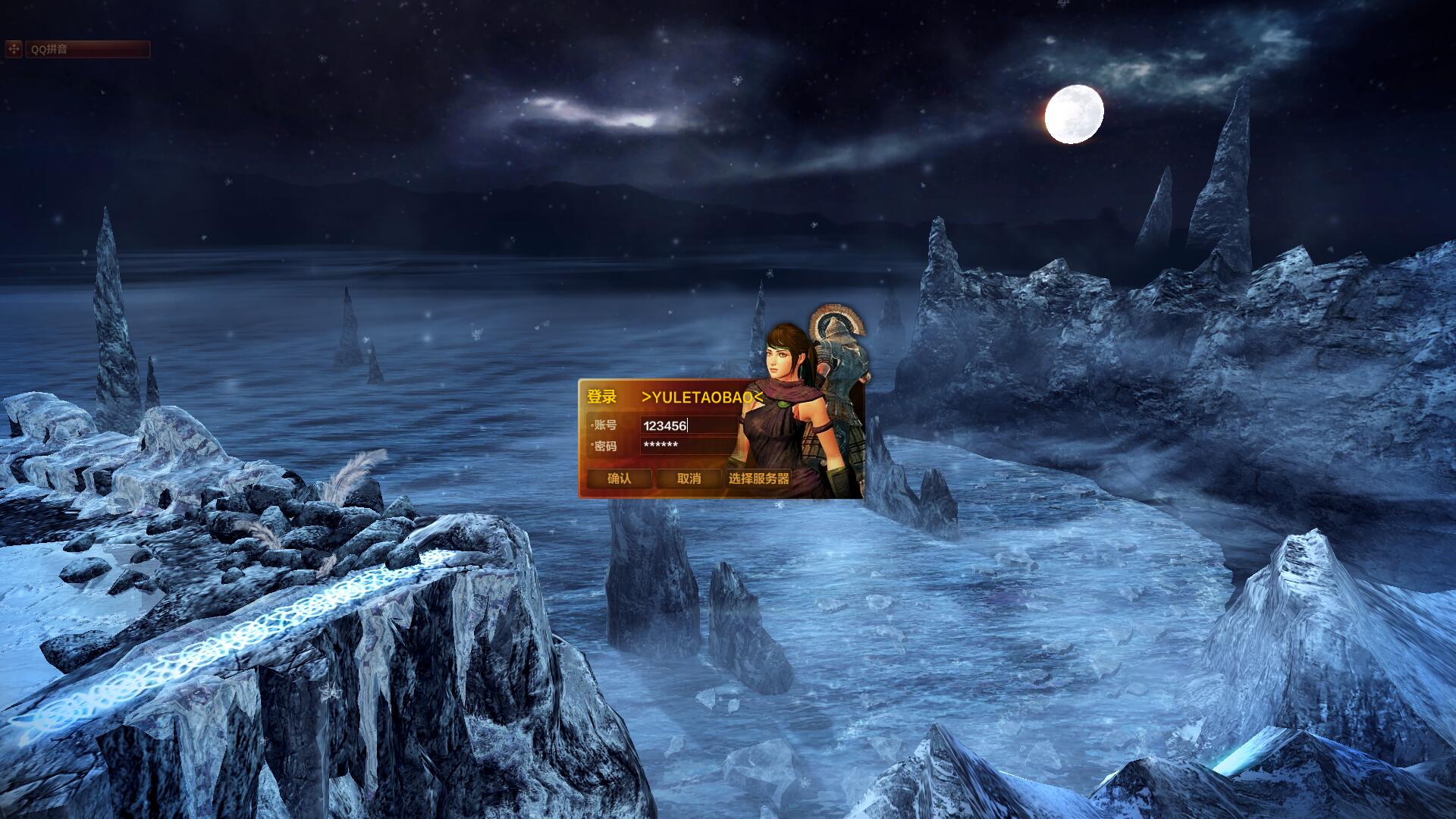Viewport: 1456px width, 819px height.
Task: Open the 选择服务器 server selection
Action: (758, 479)
